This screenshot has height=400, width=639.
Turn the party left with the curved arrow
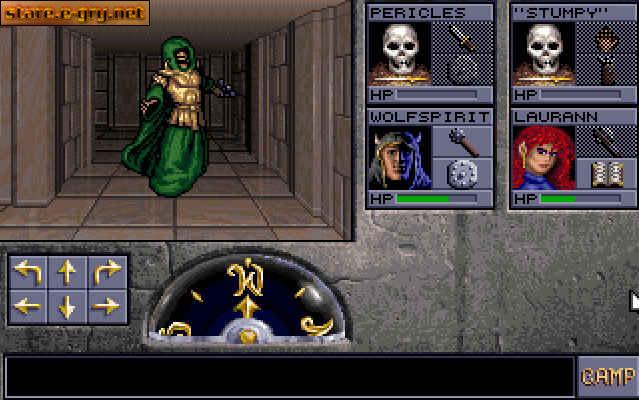28,273
